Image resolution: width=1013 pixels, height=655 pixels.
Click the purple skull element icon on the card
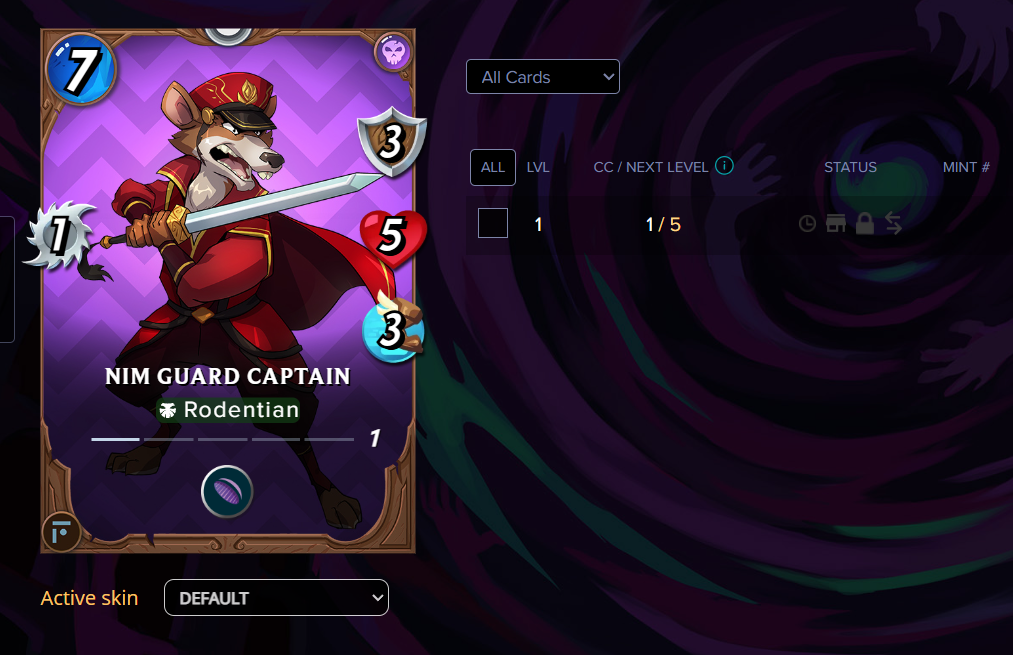tap(393, 52)
